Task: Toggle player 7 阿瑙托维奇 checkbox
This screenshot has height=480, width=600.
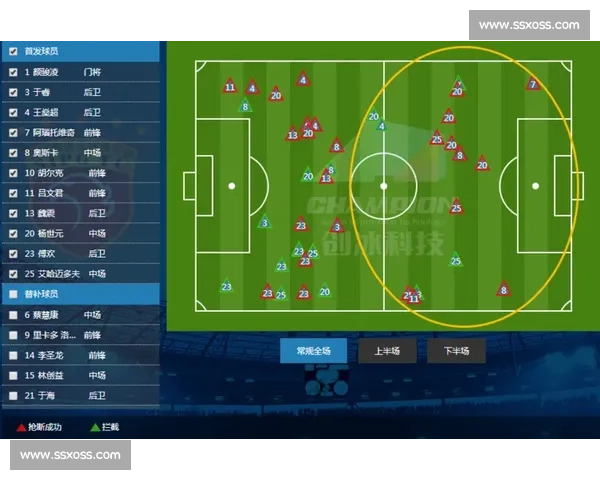Action: click(x=12, y=132)
